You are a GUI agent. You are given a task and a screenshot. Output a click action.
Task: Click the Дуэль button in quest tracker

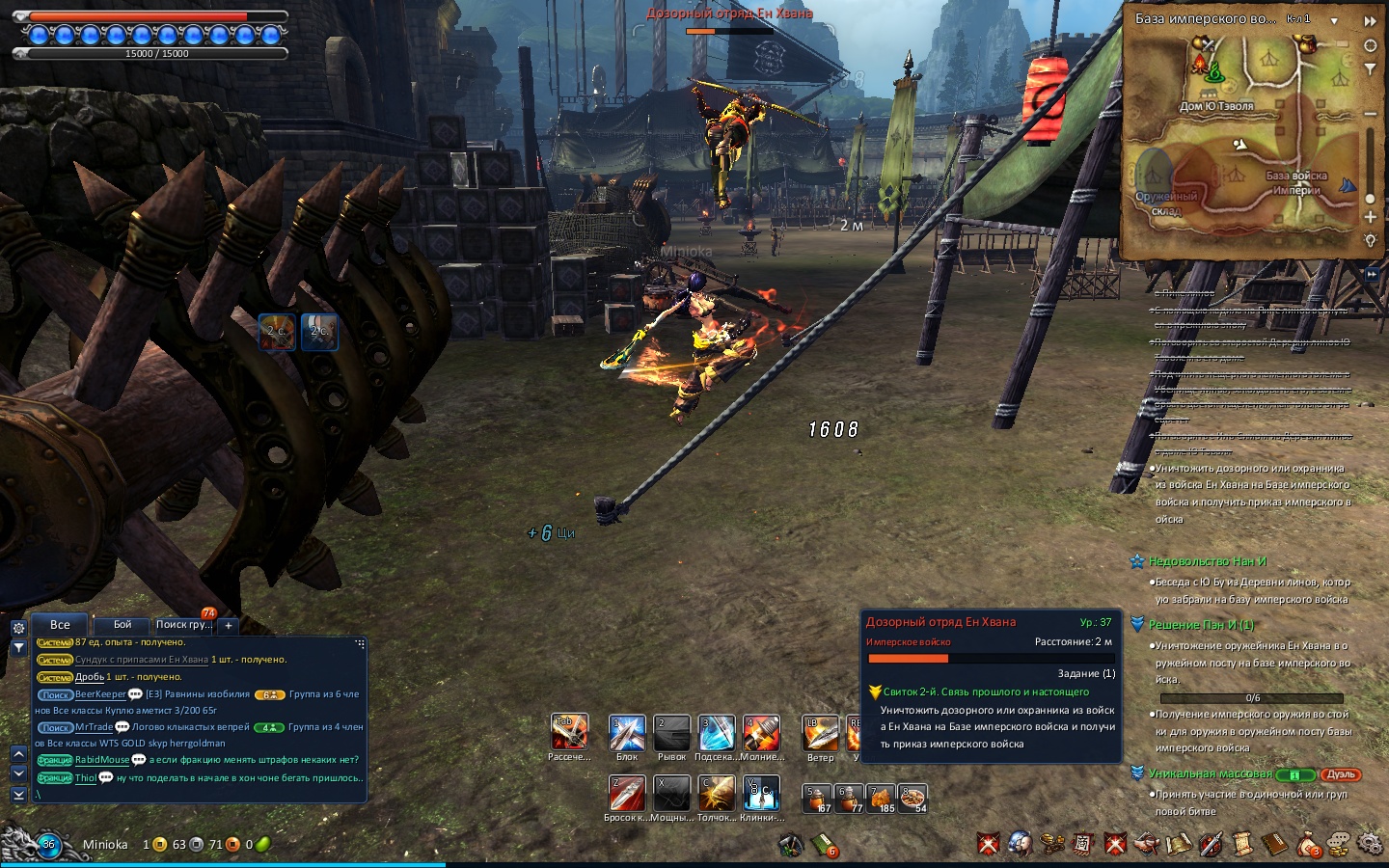coord(1341,774)
